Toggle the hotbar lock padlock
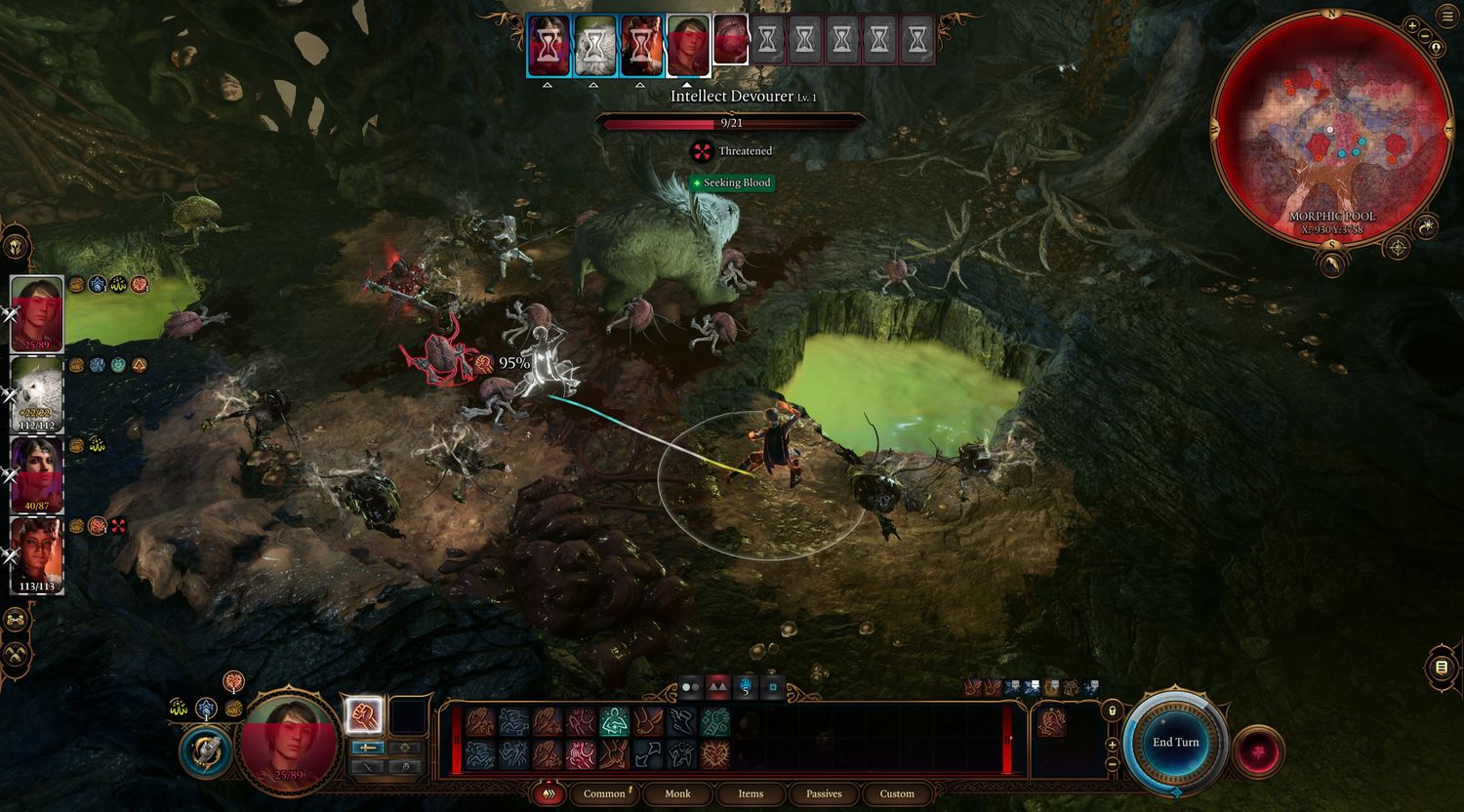The height and width of the screenshot is (812, 1464). tap(1112, 710)
